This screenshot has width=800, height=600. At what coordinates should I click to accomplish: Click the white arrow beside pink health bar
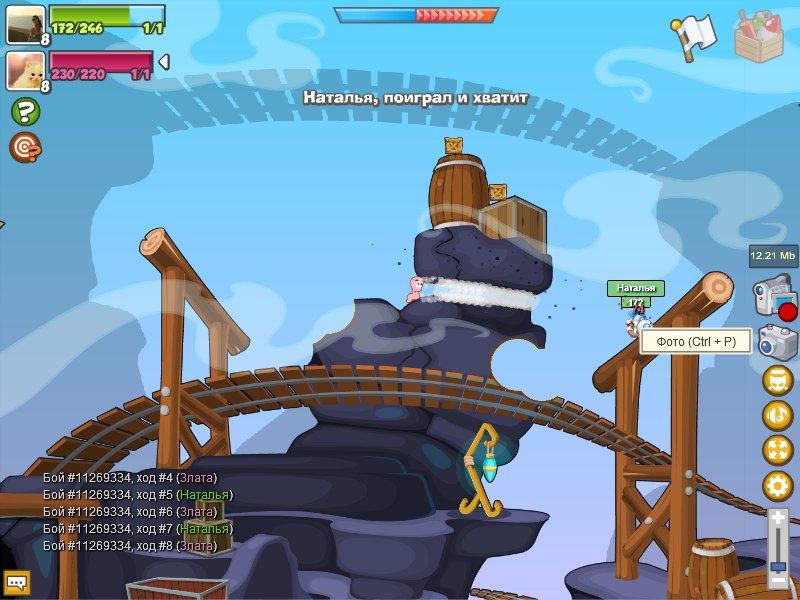coord(163,62)
